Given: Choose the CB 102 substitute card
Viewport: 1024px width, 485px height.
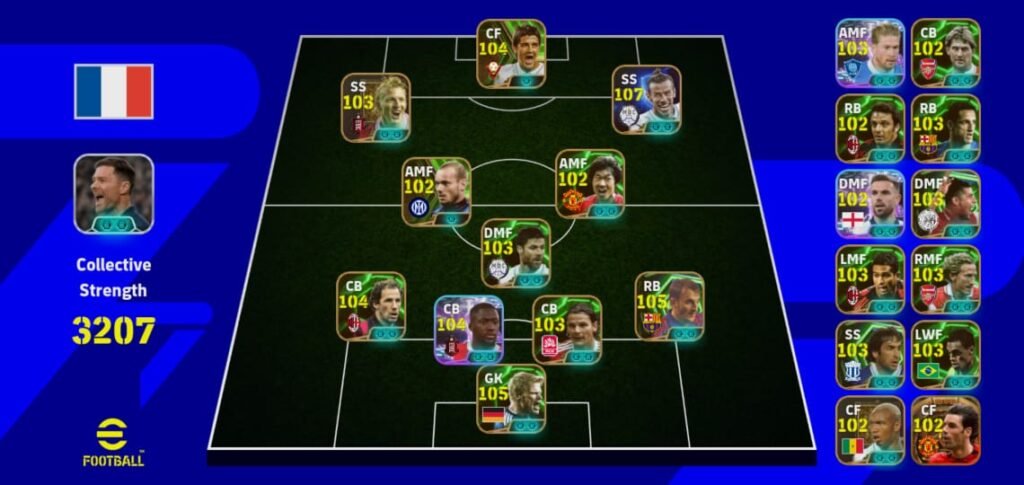Looking at the screenshot, I should [945, 52].
